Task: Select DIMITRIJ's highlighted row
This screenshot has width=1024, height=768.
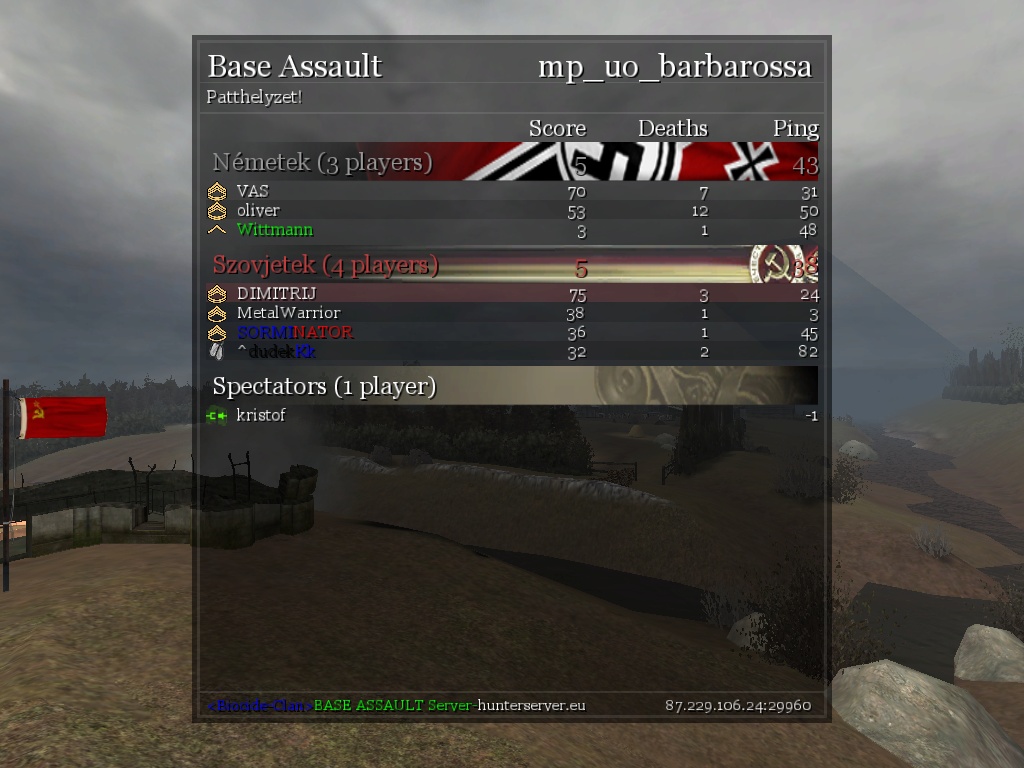Action: click(x=276, y=294)
